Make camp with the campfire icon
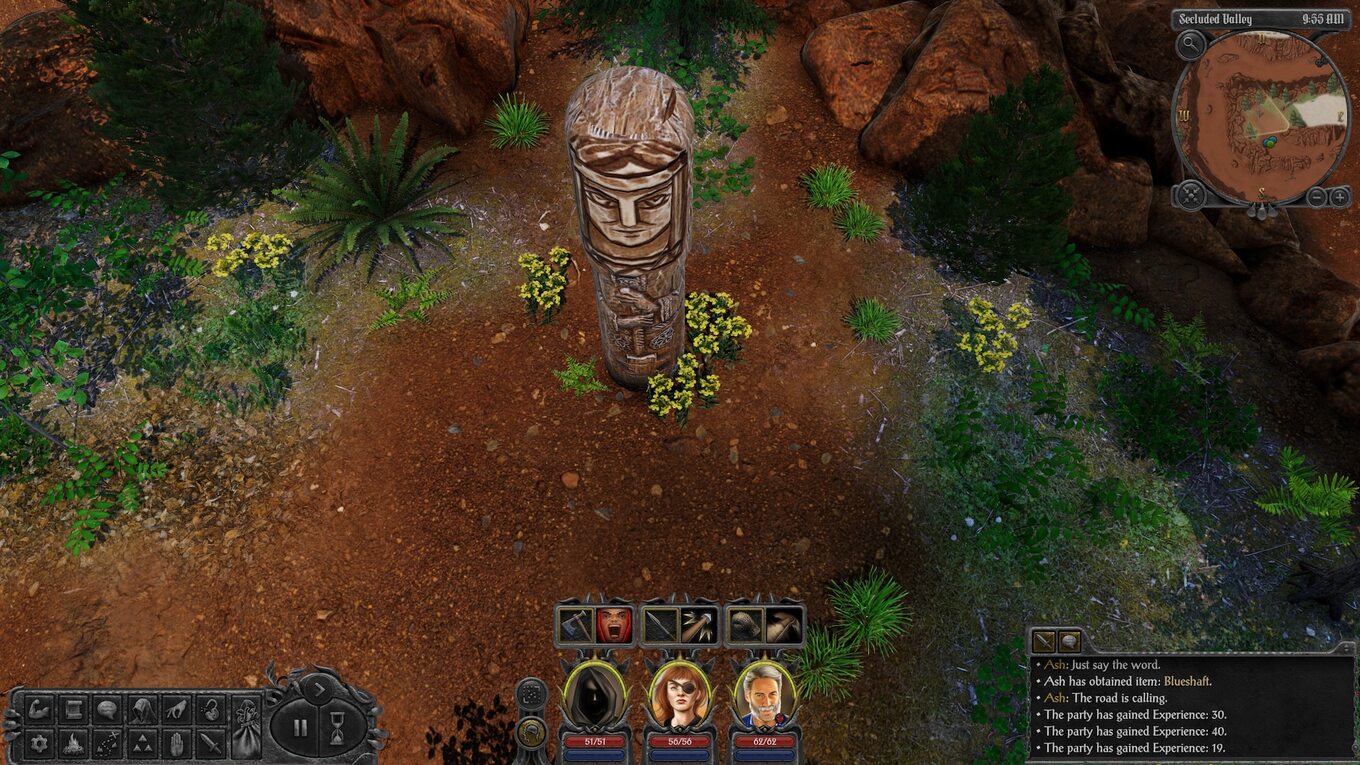 (x=73, y=743)
